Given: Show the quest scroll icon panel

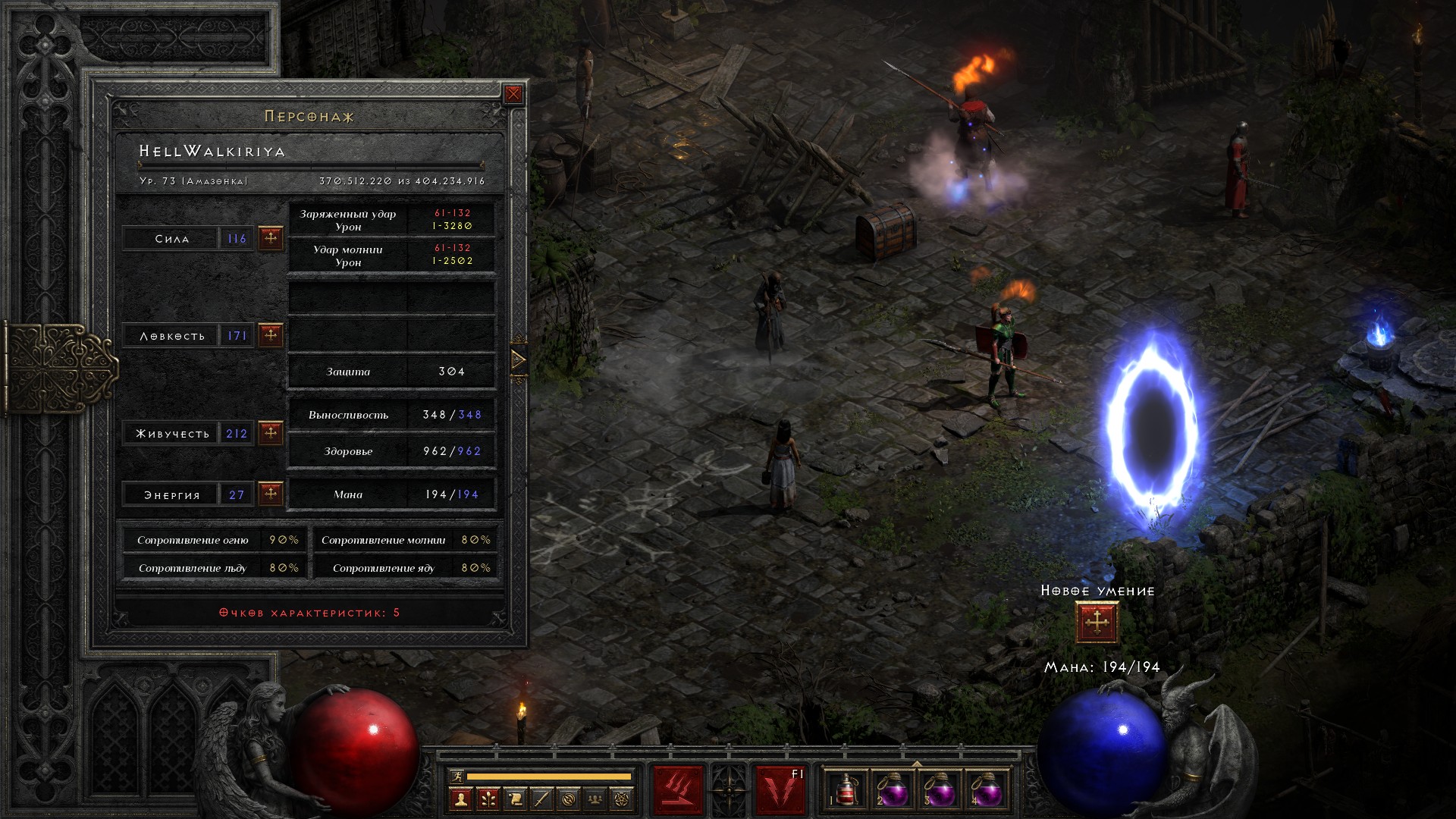Looking at the screenshot, I should 515,799.
